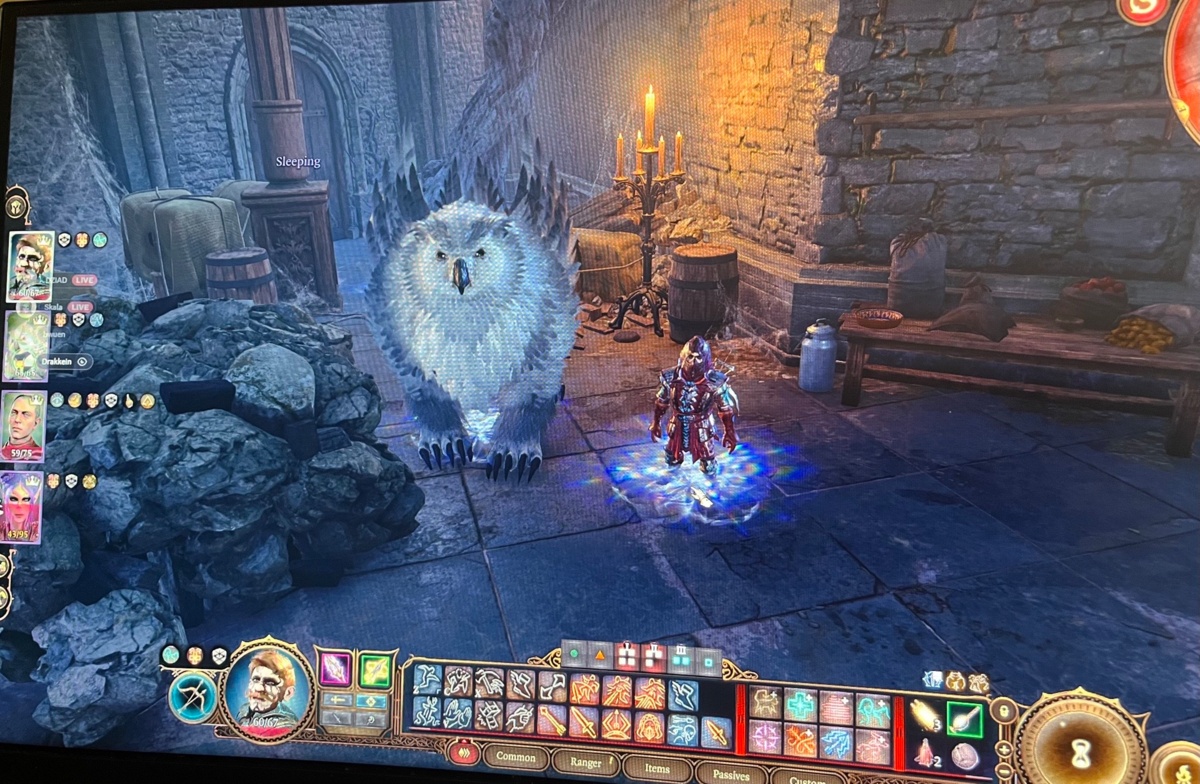Image resolution: width=1200 pixels, height=784 pixels.
Task: Select the green-highlighted item slot
Action: click(x=965, y=719)
